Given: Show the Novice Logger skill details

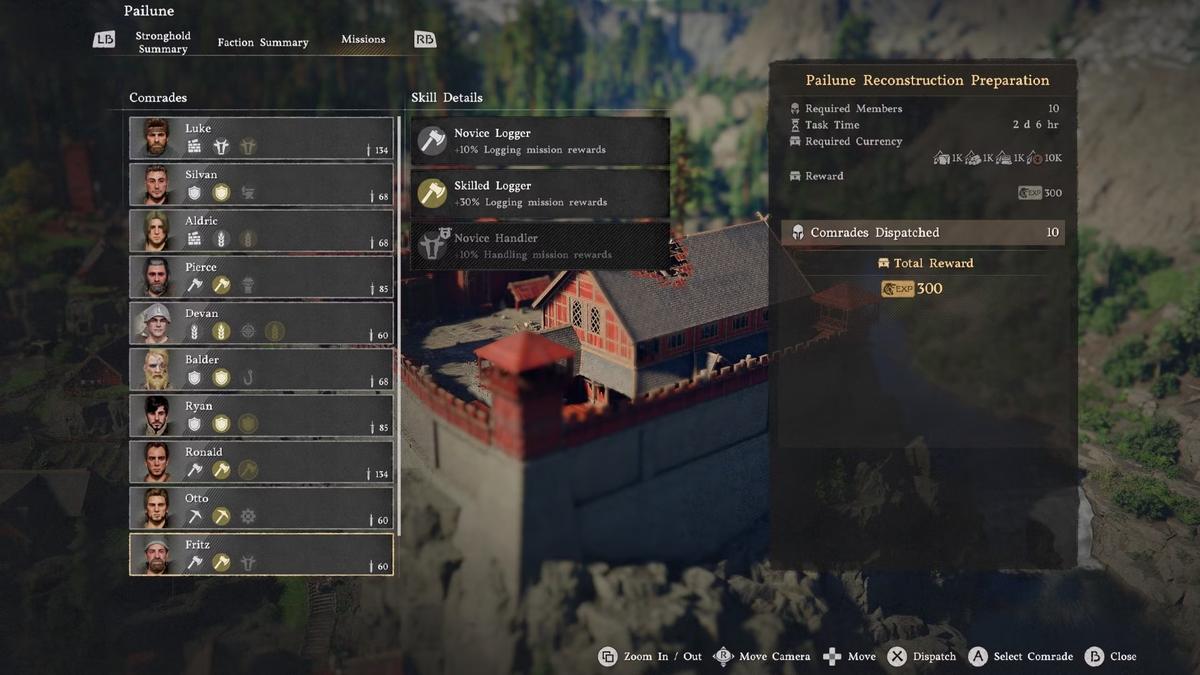Looking at the screenshot, I should tap(540, 141).
